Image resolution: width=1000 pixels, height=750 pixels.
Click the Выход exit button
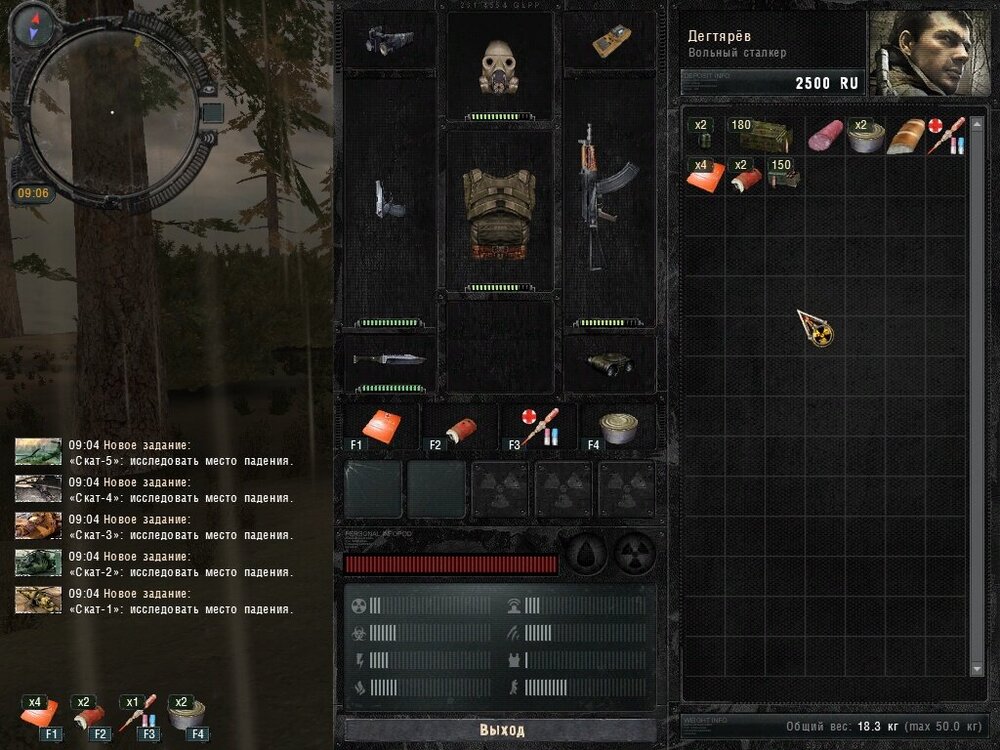(x=501, y=730)
